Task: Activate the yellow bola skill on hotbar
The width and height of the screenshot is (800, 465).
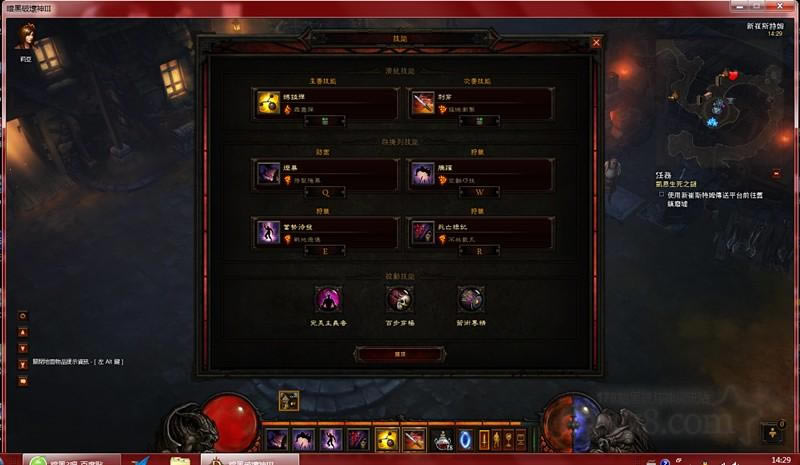Action: [386, 439]
